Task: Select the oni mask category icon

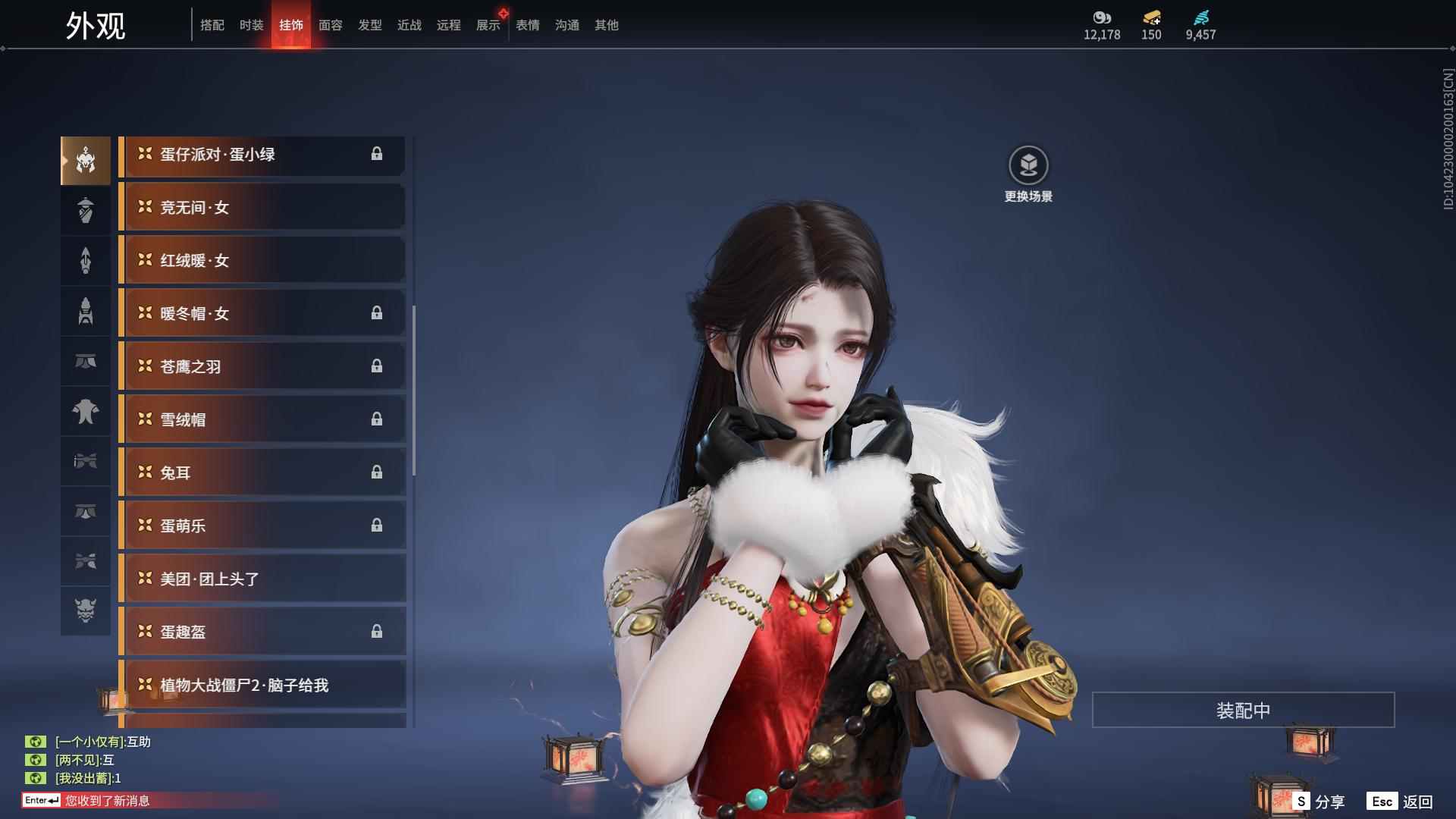Action: pos(86,610)
